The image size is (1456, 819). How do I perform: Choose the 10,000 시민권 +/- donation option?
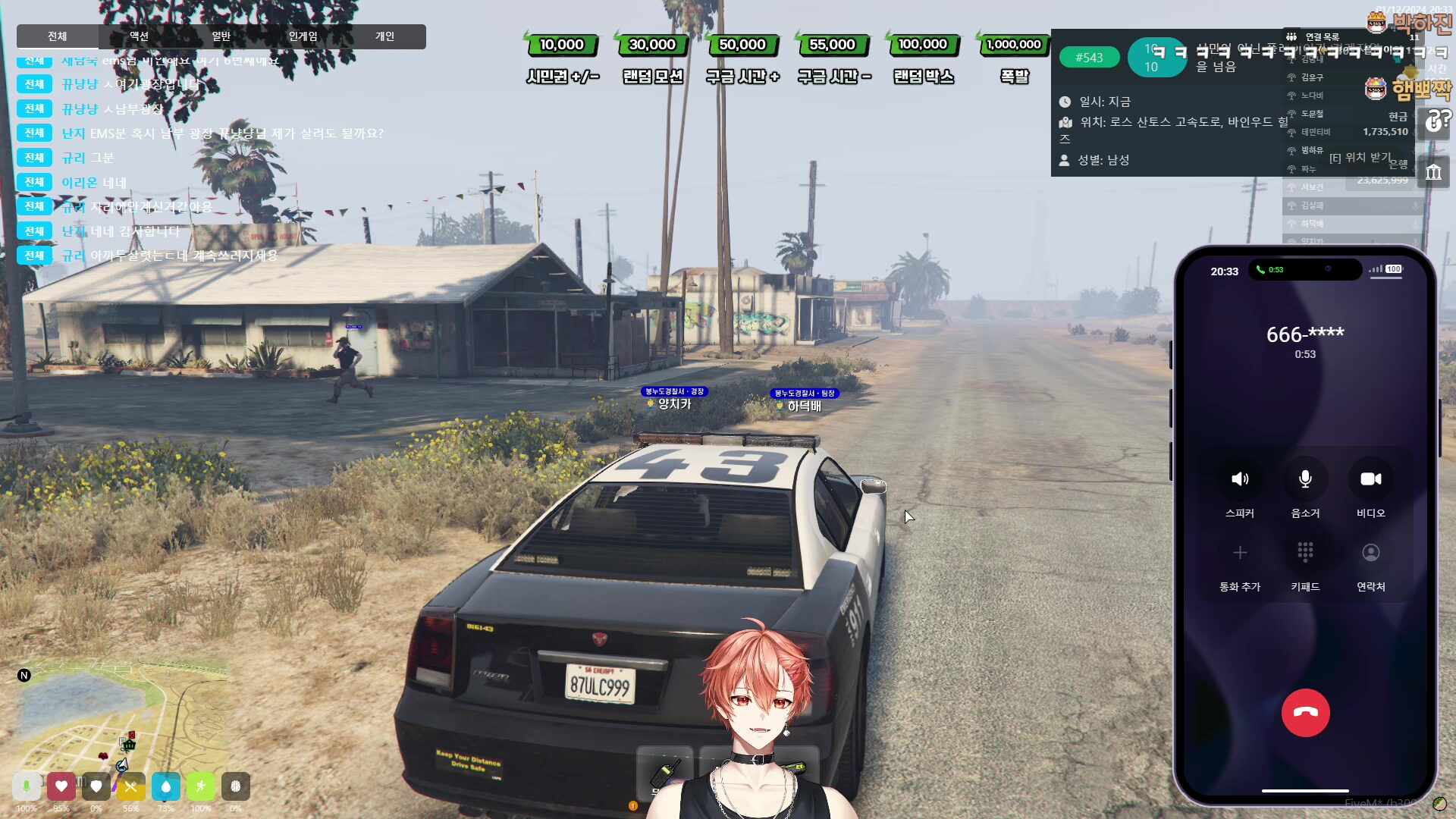[562, 45]
